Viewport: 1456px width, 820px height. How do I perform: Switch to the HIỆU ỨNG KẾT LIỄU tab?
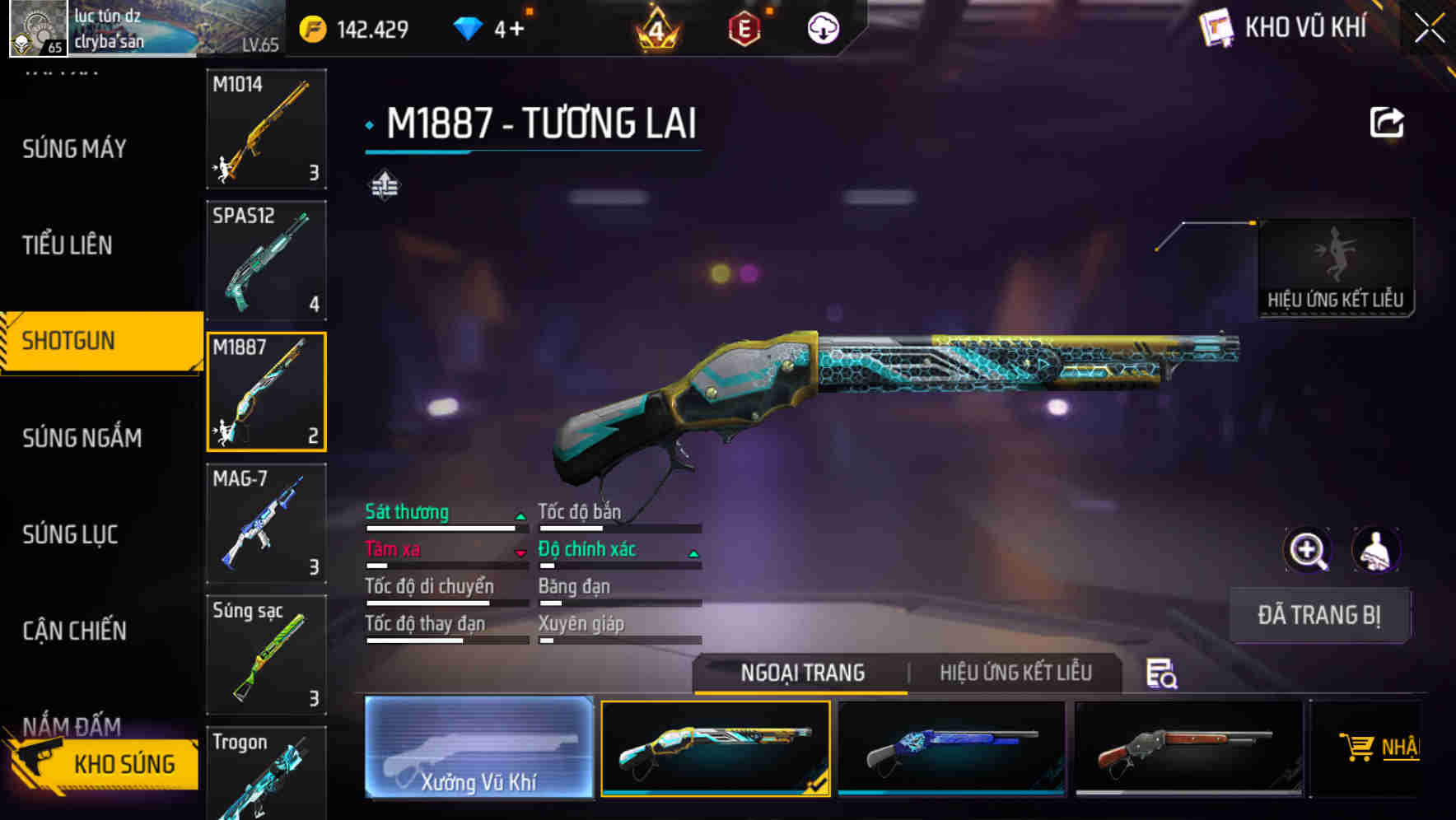coord(1015,673)
